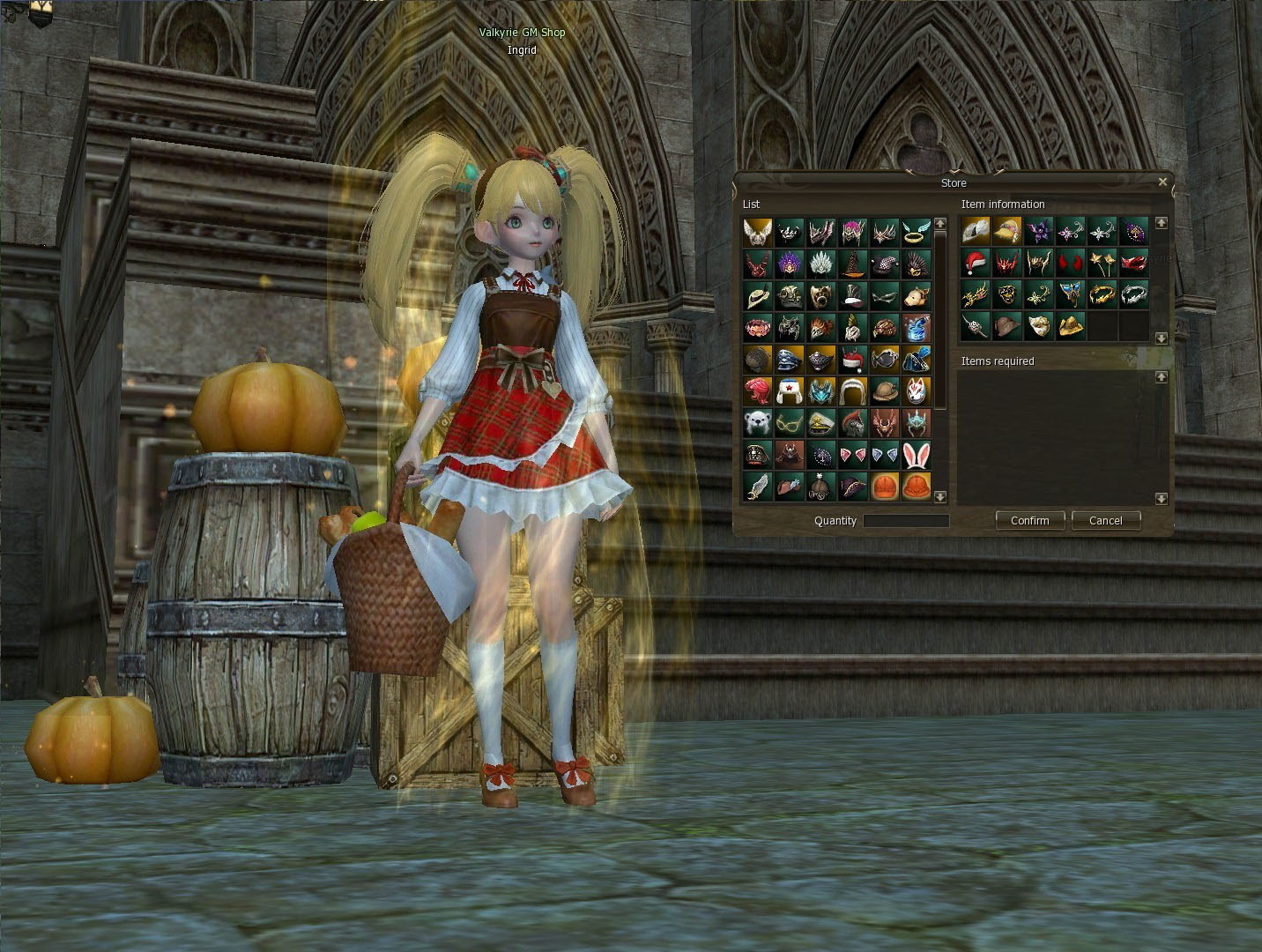This screenshot has width=1262, height=952.
Task: Click the Item information scroll-up arrow
Action: coord(1162,224)
